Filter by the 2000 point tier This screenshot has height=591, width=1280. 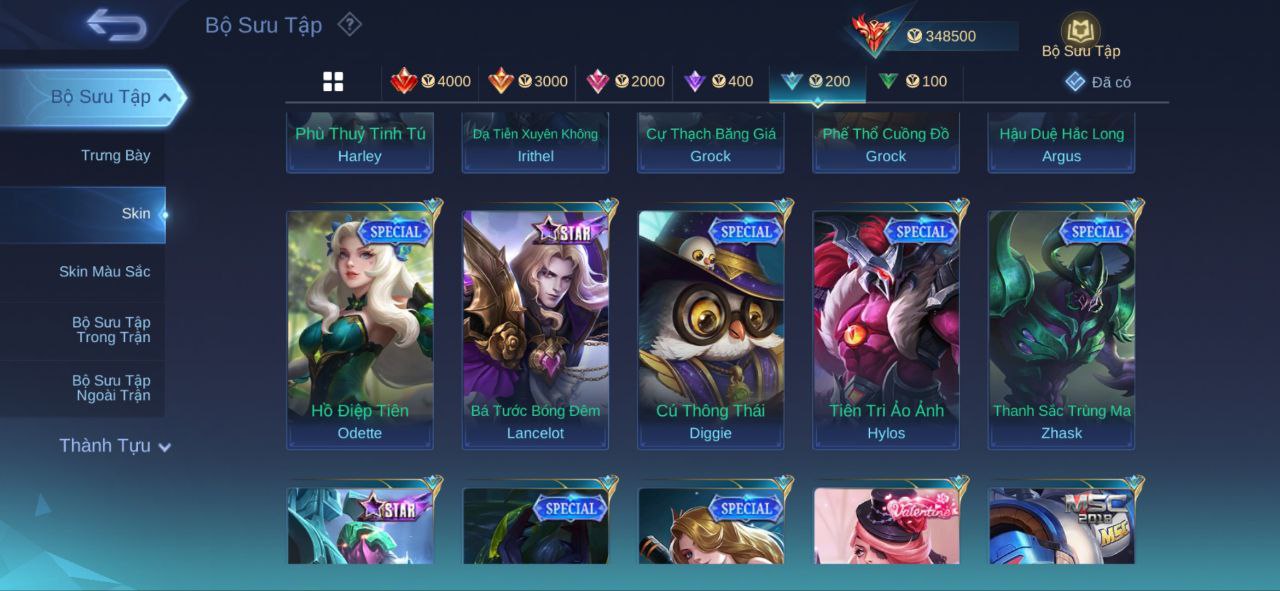tap(625, 82)
